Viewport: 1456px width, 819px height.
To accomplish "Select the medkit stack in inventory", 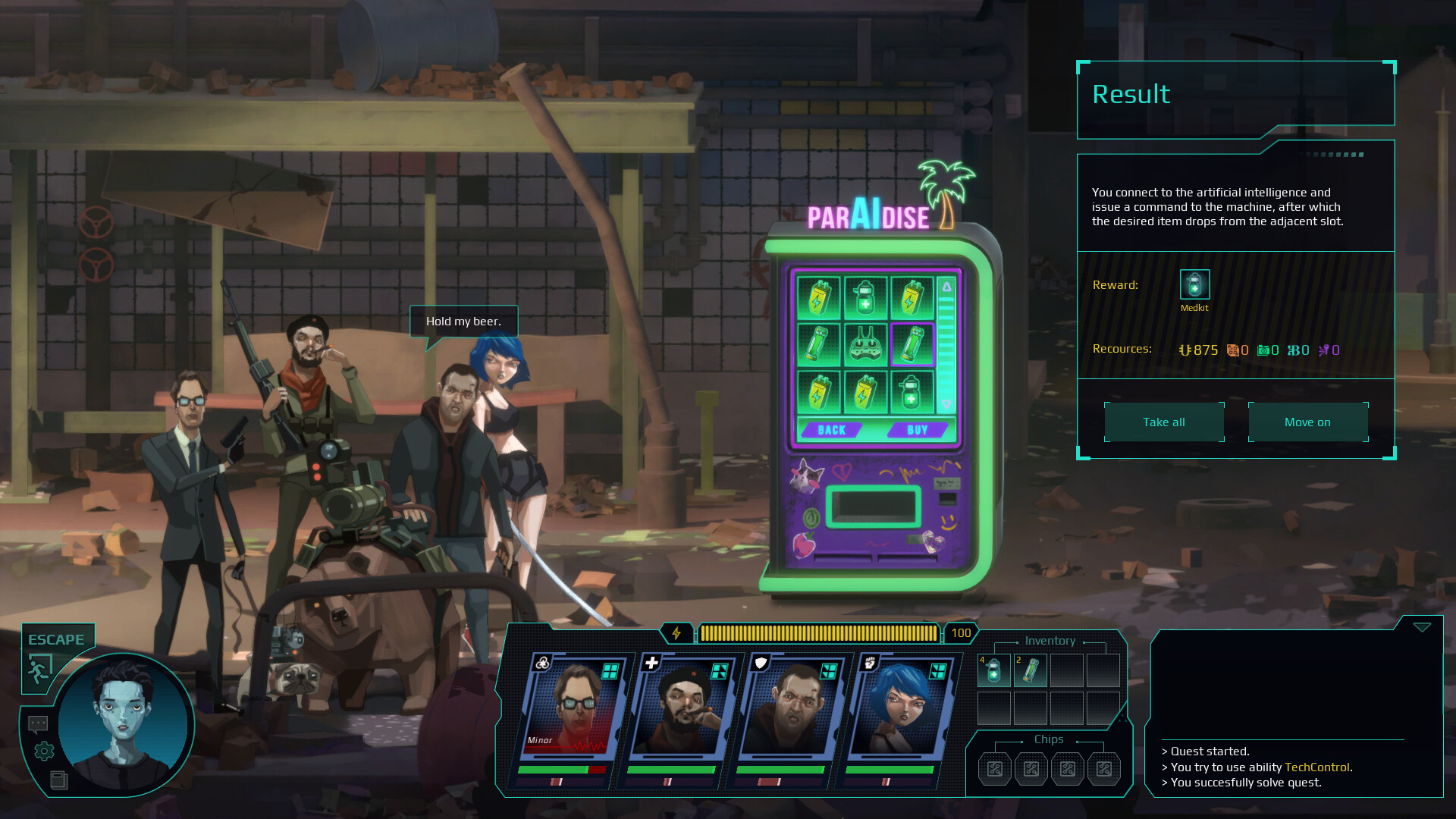I will pos(993,671).
